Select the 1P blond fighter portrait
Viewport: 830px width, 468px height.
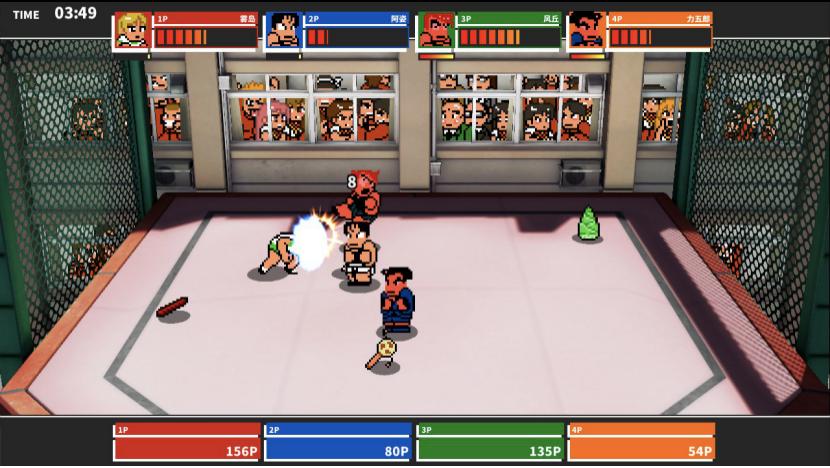[x=132, y=30]
